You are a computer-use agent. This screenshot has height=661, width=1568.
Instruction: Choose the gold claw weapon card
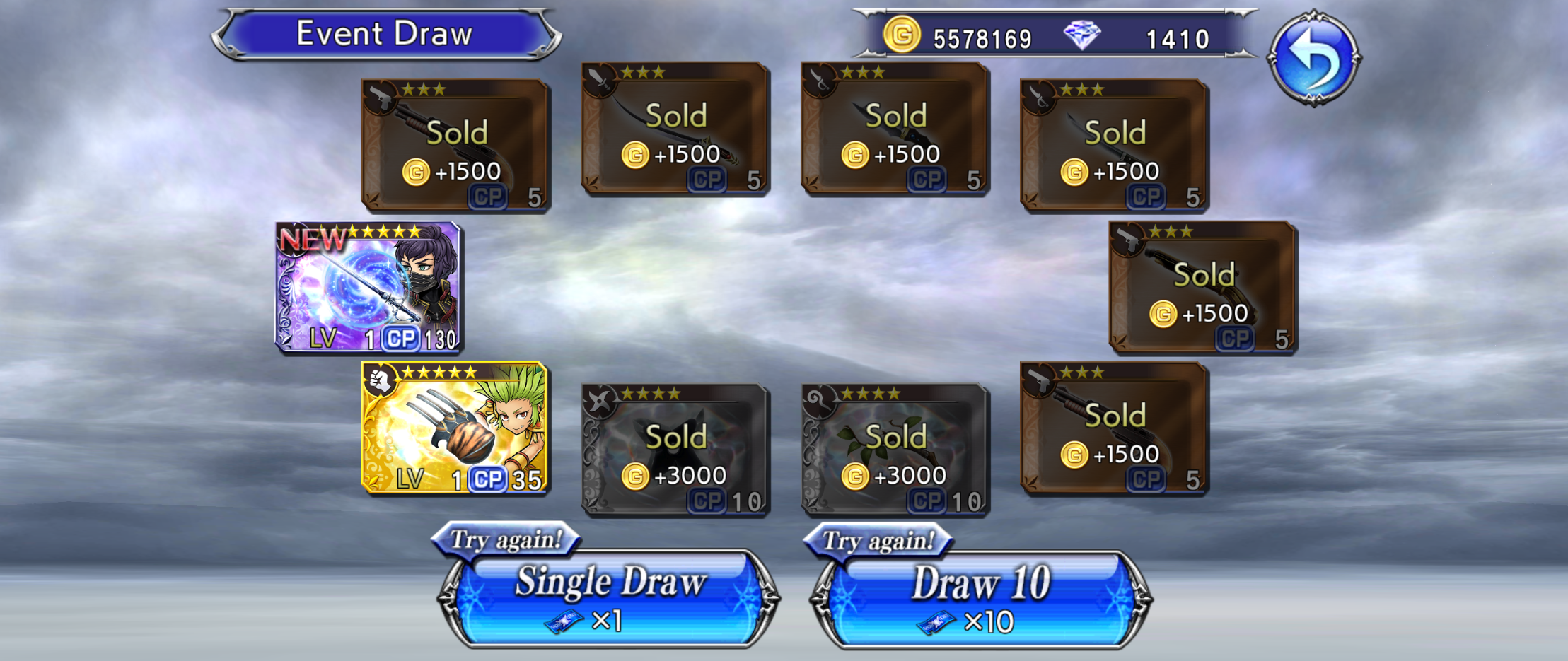pos(455,428)
